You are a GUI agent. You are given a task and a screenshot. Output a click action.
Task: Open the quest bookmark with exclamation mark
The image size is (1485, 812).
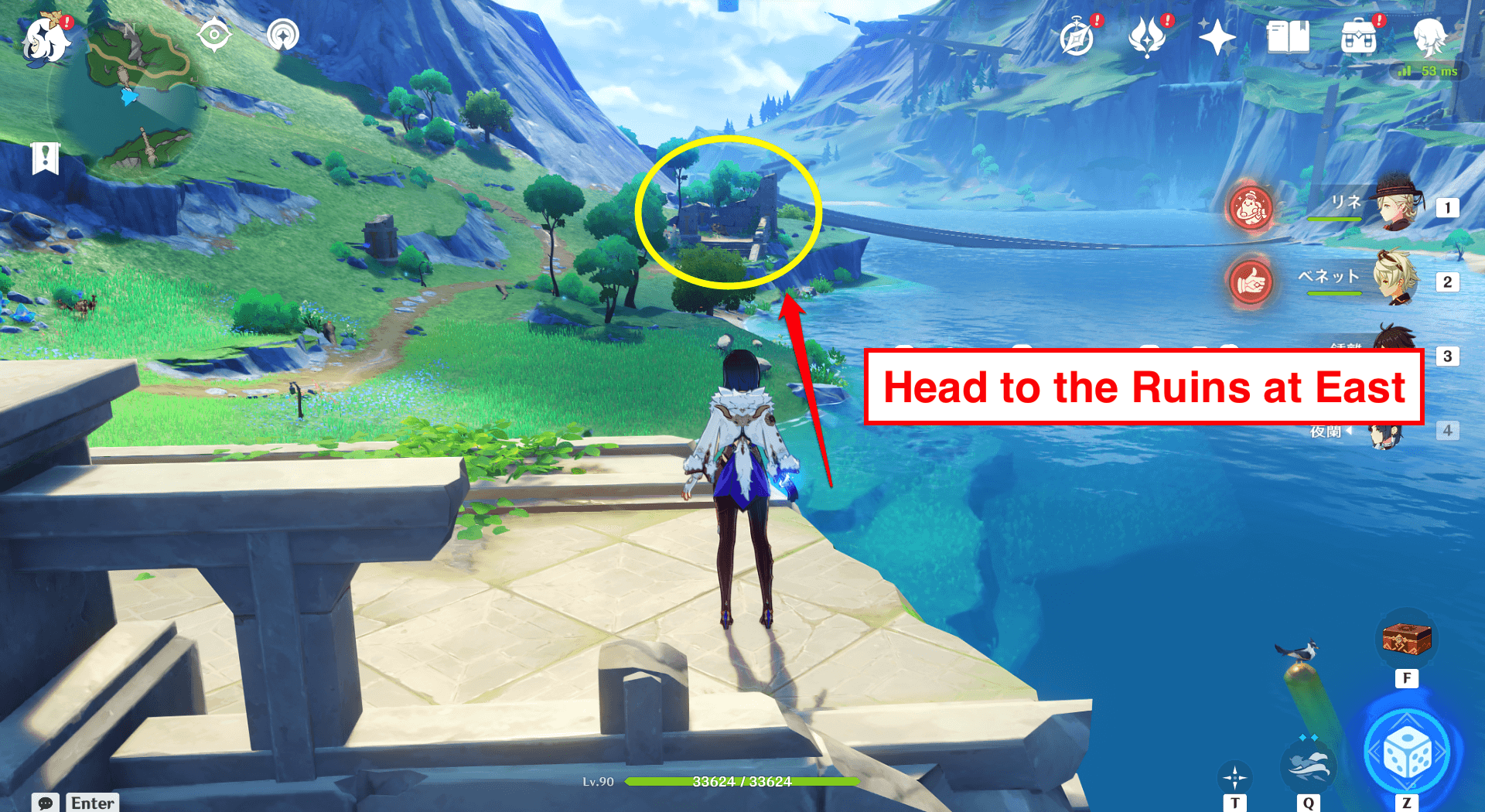(46, 159)
